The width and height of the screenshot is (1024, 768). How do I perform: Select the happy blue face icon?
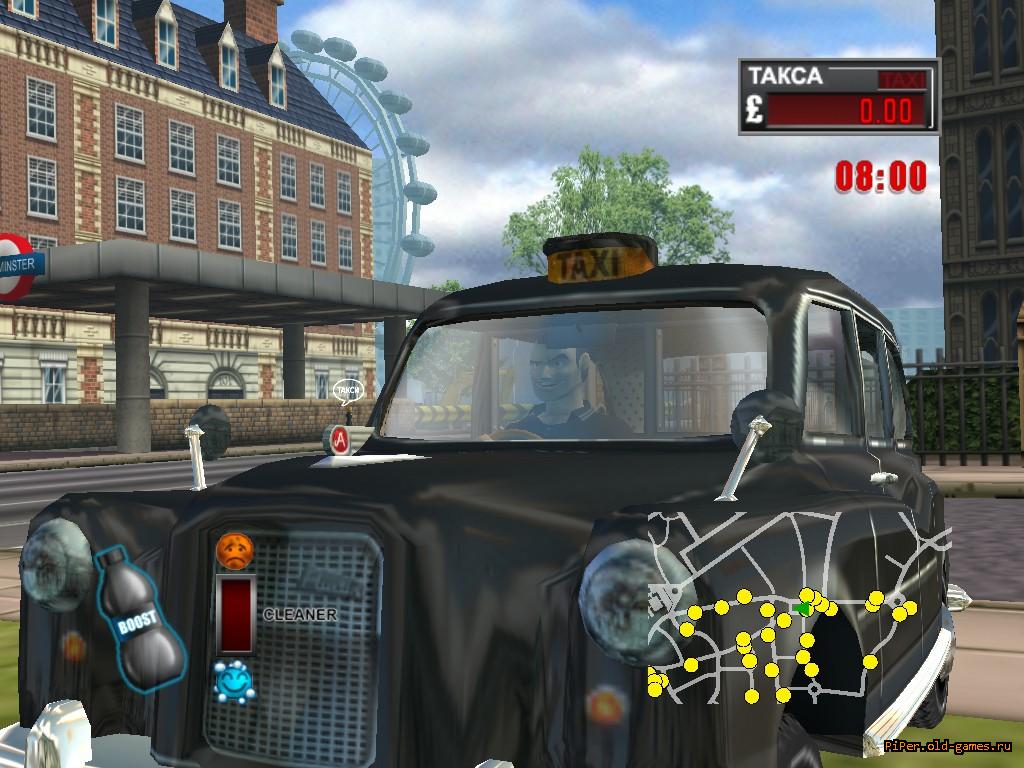click(234, 681)
